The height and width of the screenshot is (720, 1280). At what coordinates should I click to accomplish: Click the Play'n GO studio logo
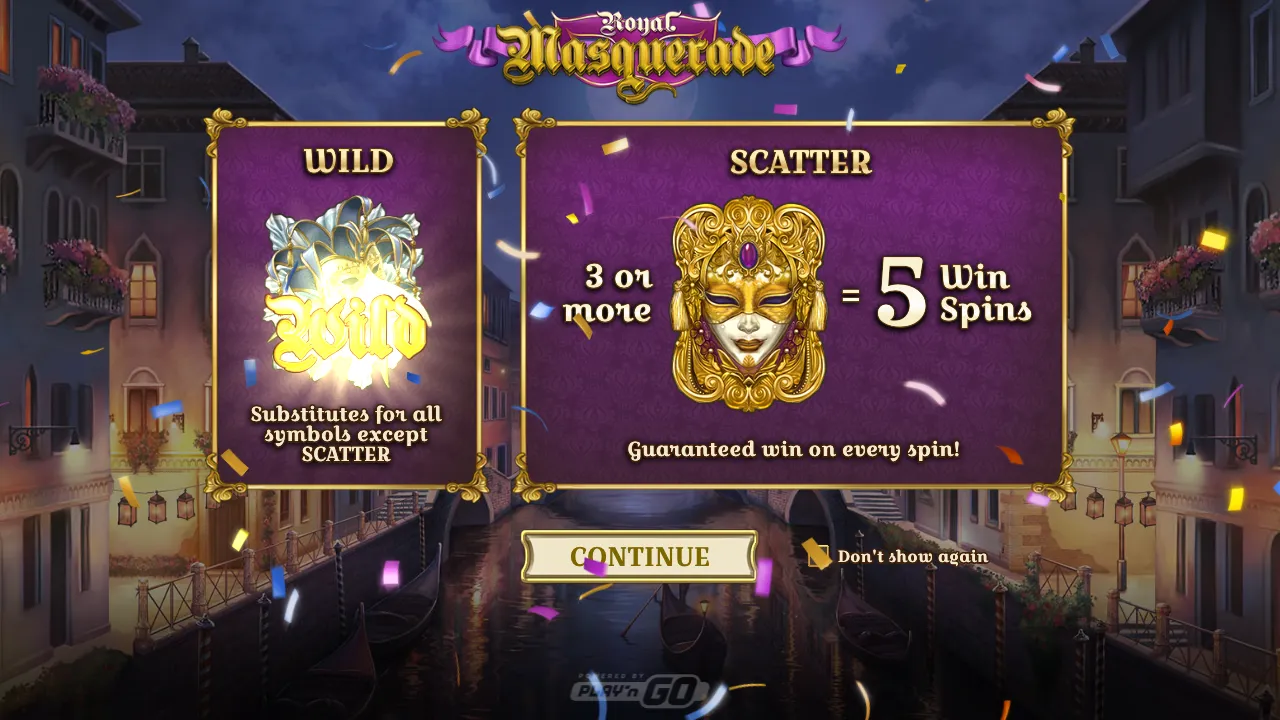640,688
